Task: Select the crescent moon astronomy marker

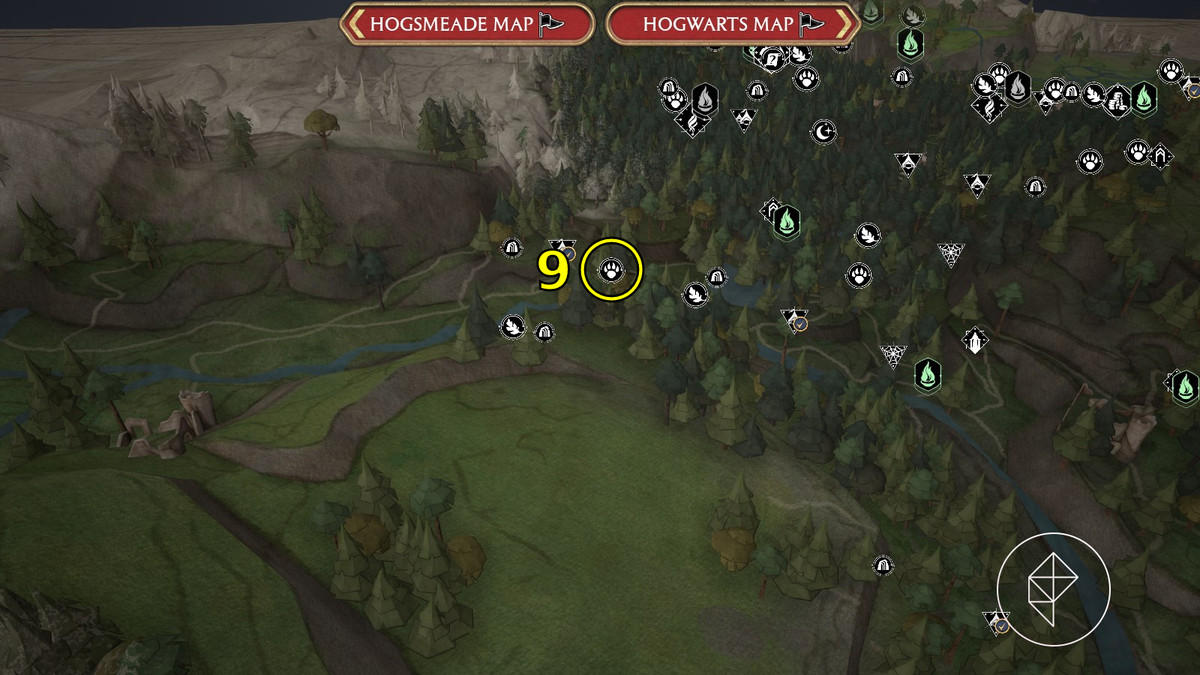Action: 823,131
